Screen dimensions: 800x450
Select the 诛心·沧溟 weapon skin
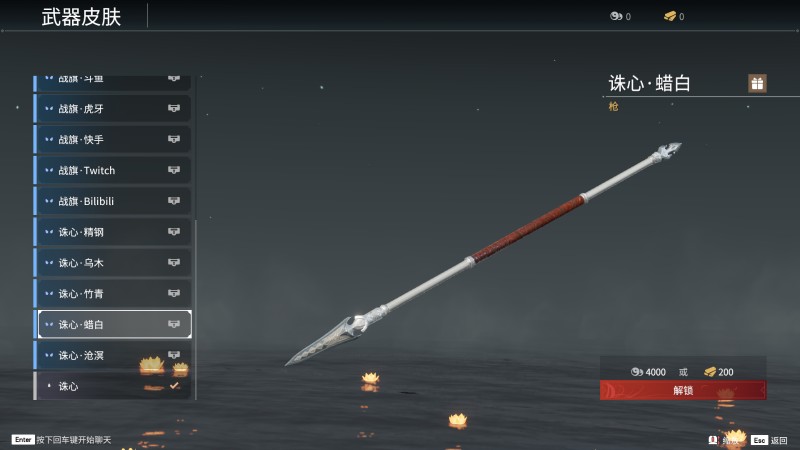click(113, 355)
